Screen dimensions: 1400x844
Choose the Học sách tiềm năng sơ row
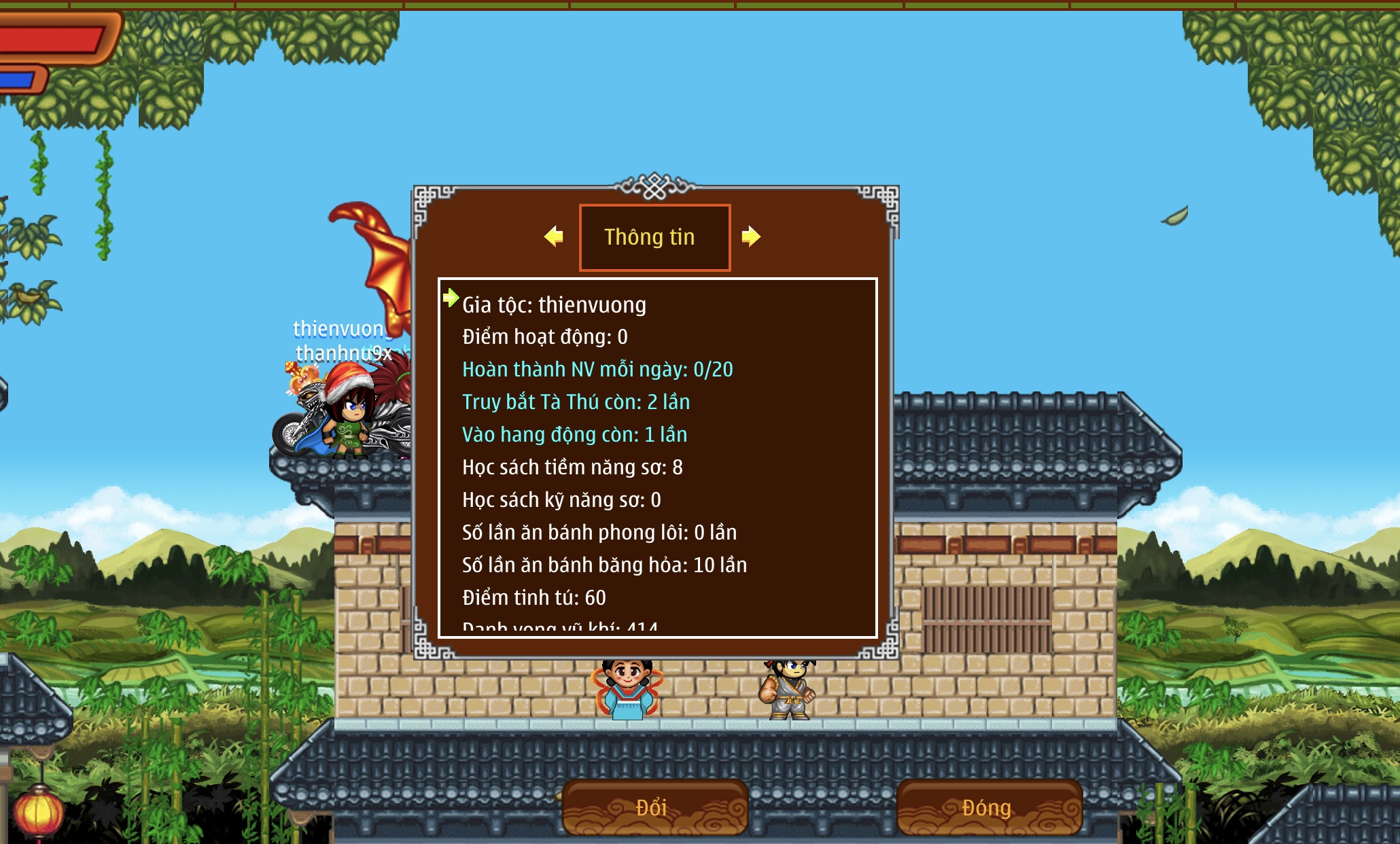tap(572, 468)
